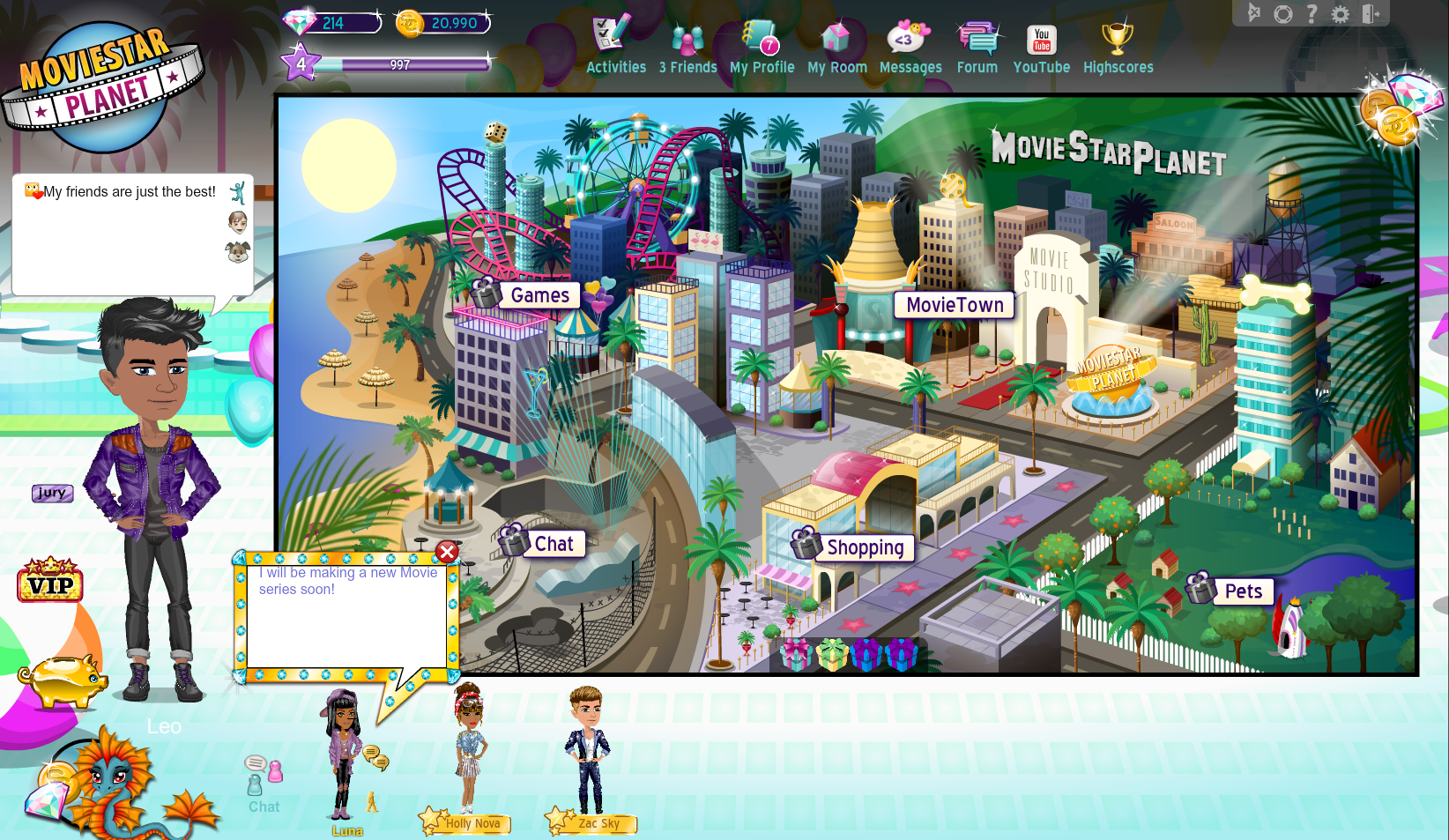The width and height of the screenshot is (1449, 840).
Task: Open the settings gear icon
Action: [1340, 14]
